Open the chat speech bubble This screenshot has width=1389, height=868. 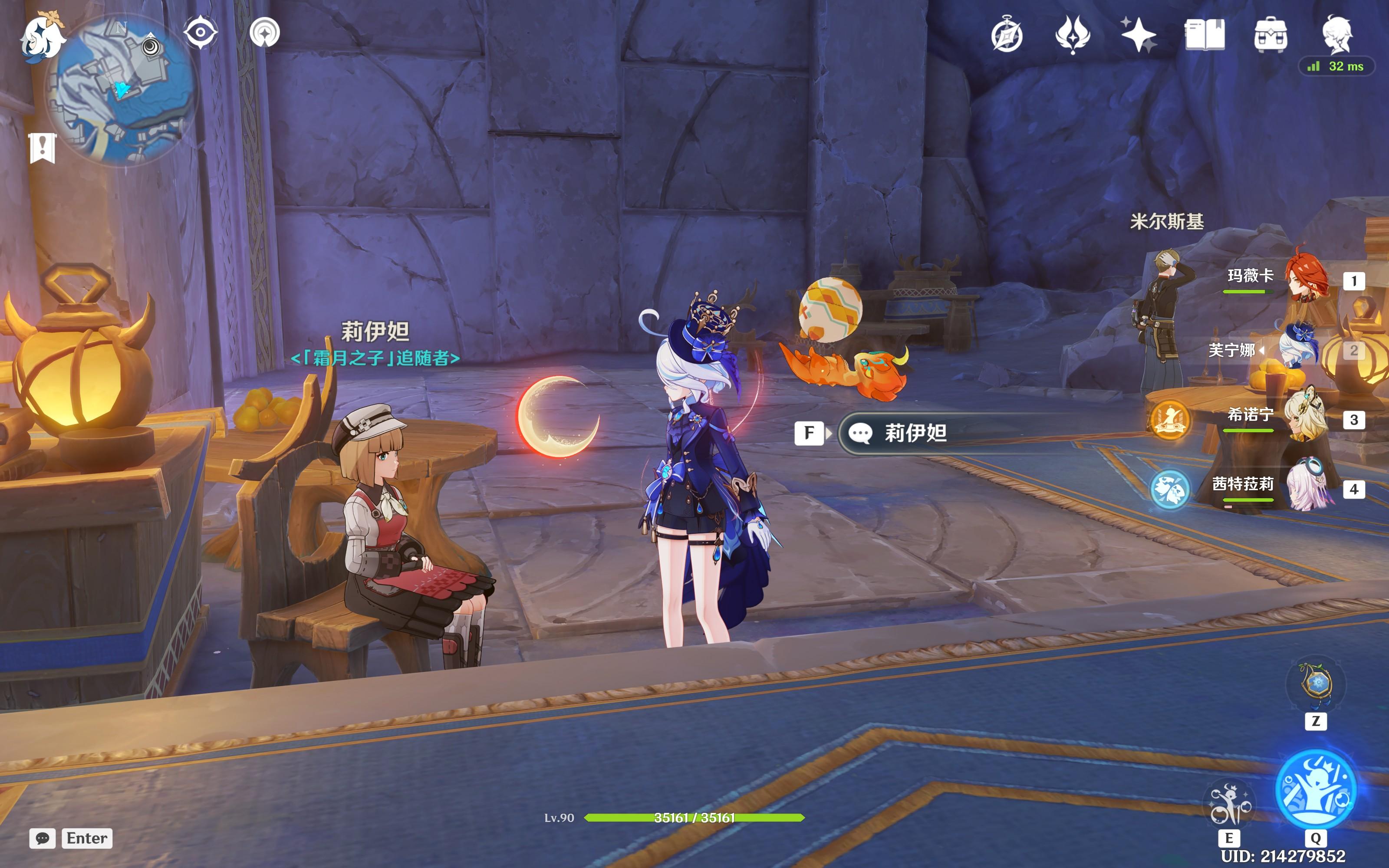[43, 838]
